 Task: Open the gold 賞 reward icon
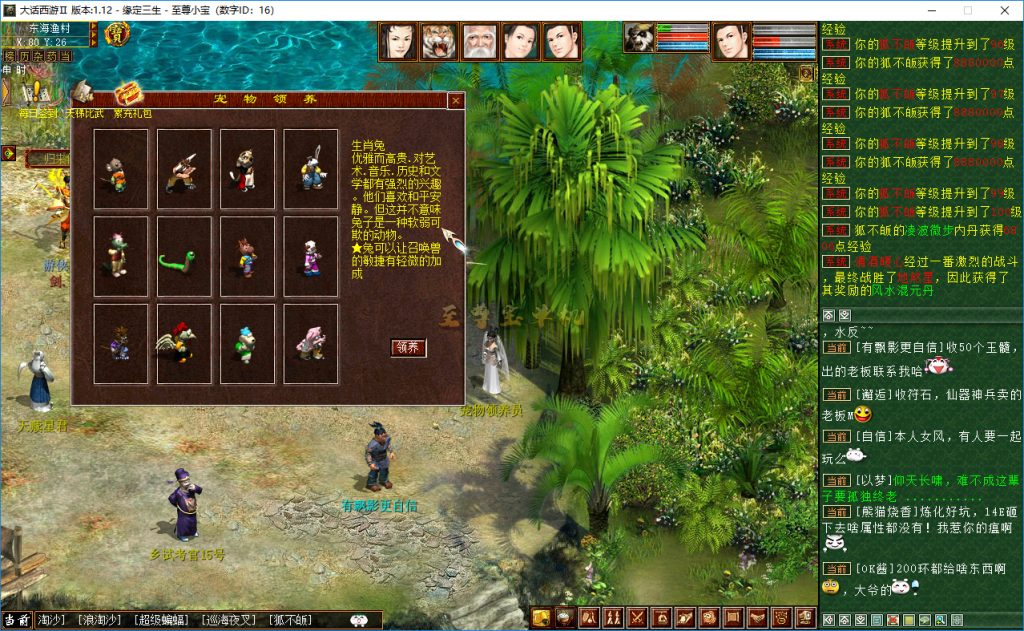click(x=116, y=35)
